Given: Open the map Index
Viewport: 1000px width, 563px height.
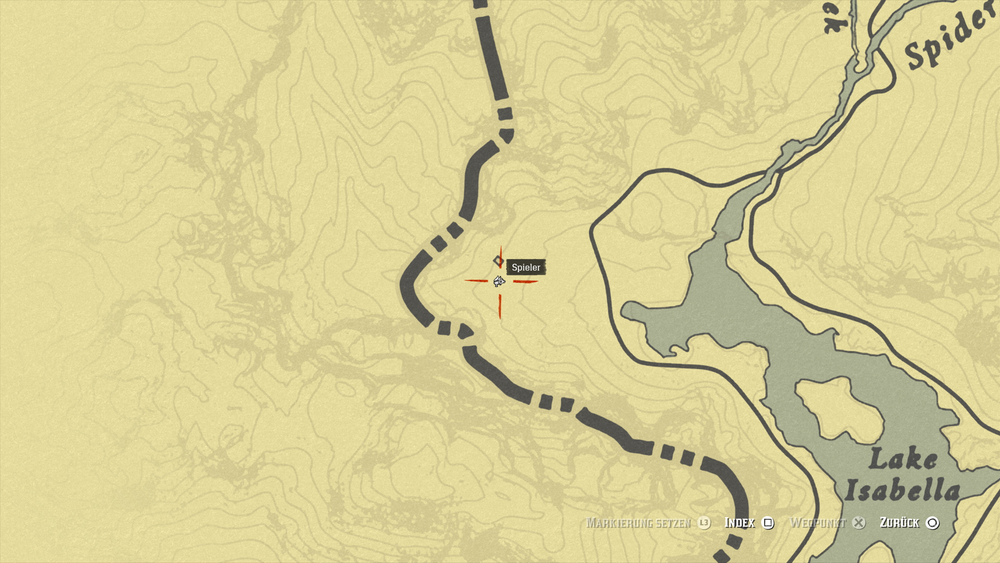Looking at the screenshot, I should click(x=739, y=522).
